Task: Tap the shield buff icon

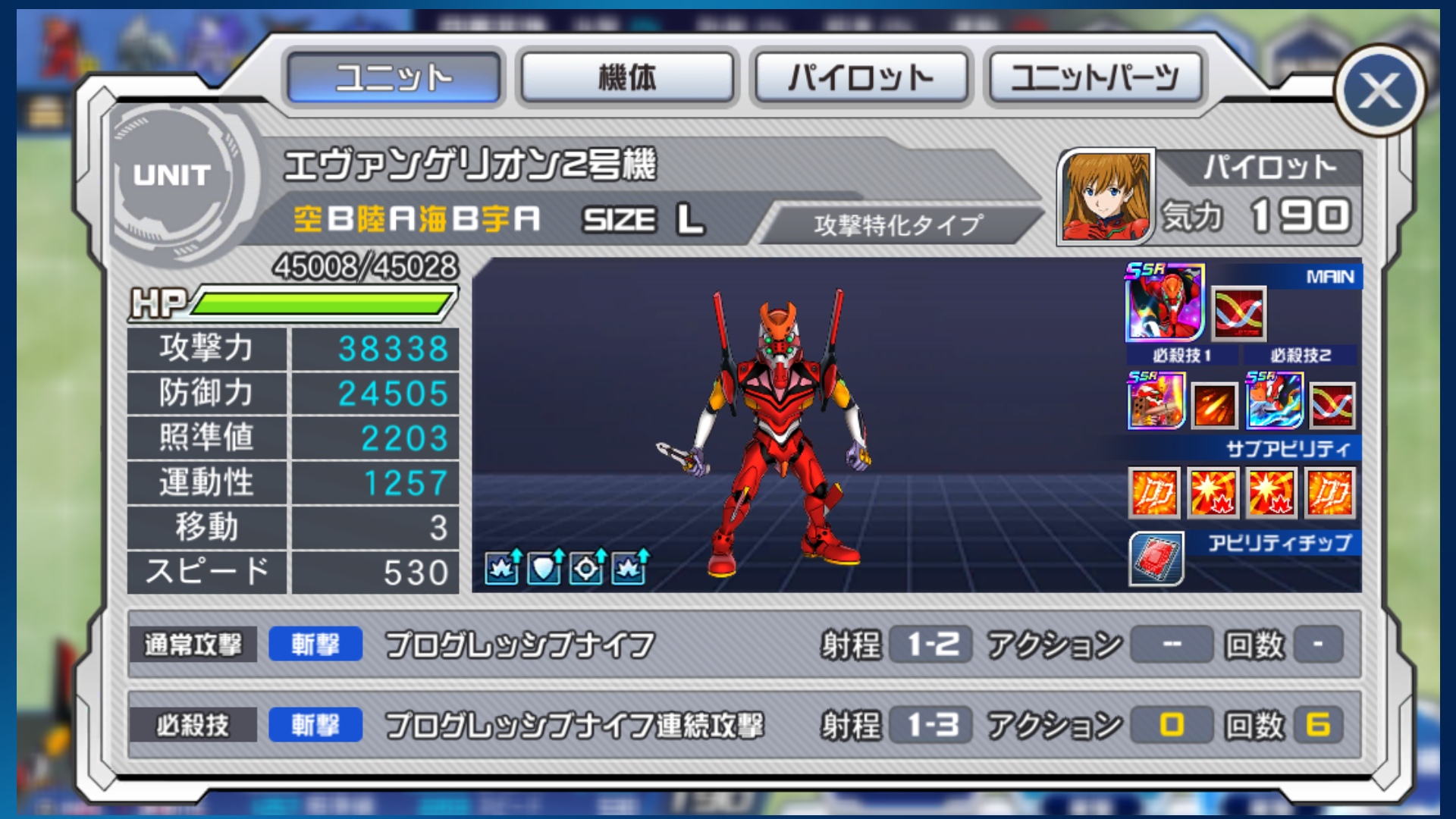Action: pyautogui.click(x=544, y=567)
